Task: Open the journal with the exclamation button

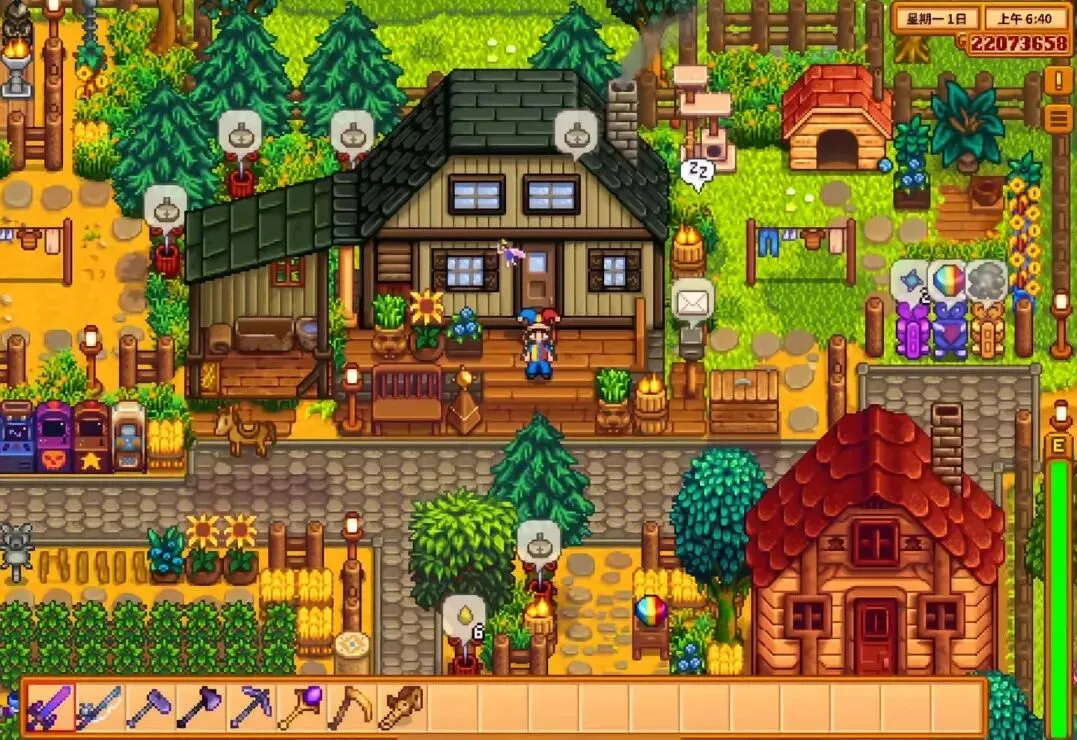Action: (x=1057, y=80)
